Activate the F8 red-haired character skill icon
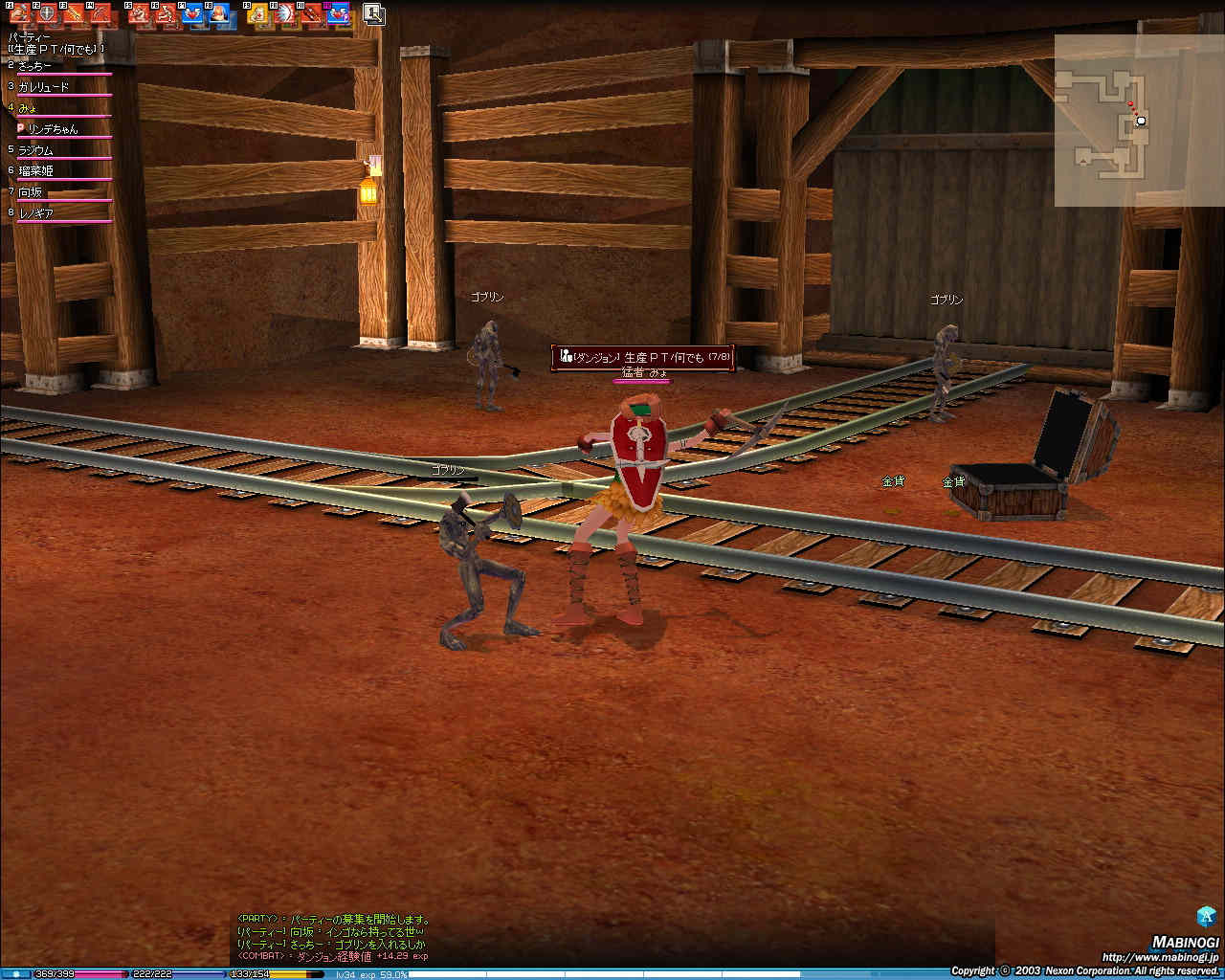This screenshot has width=1225, height=980. click(x=219, y=13)
